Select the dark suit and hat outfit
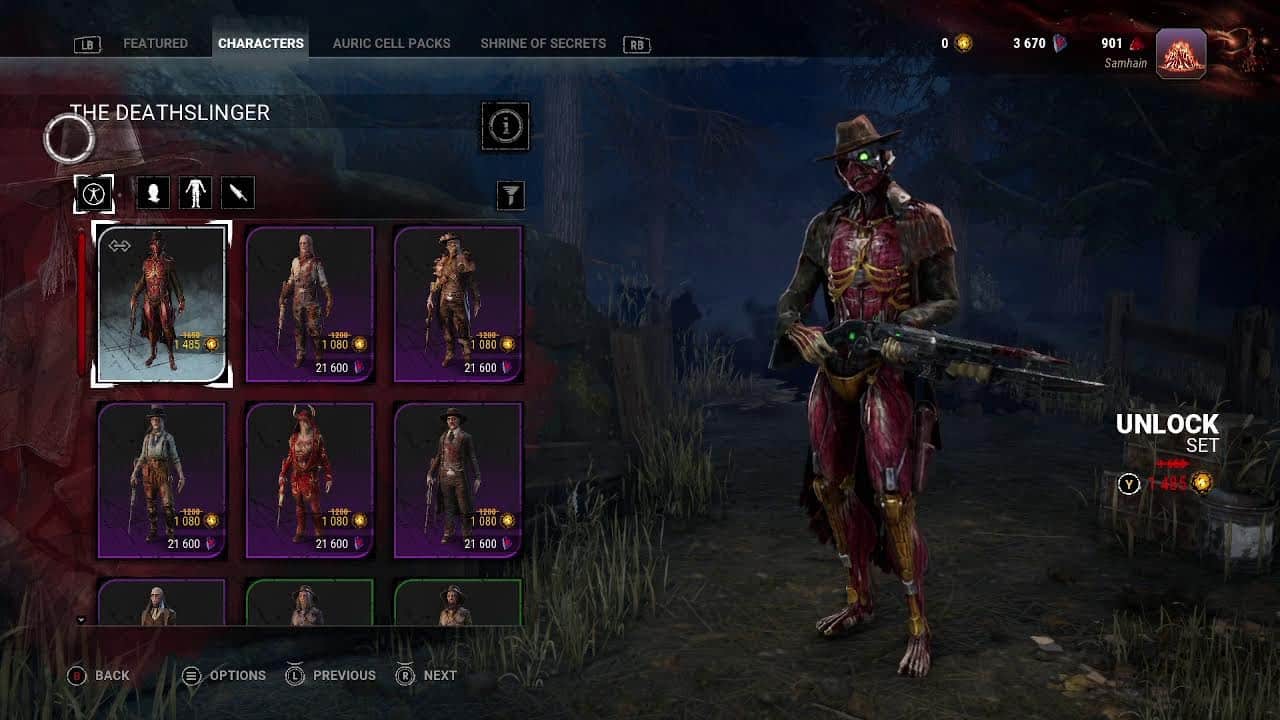Screen dimensions: 1280x720 point(458,480)
